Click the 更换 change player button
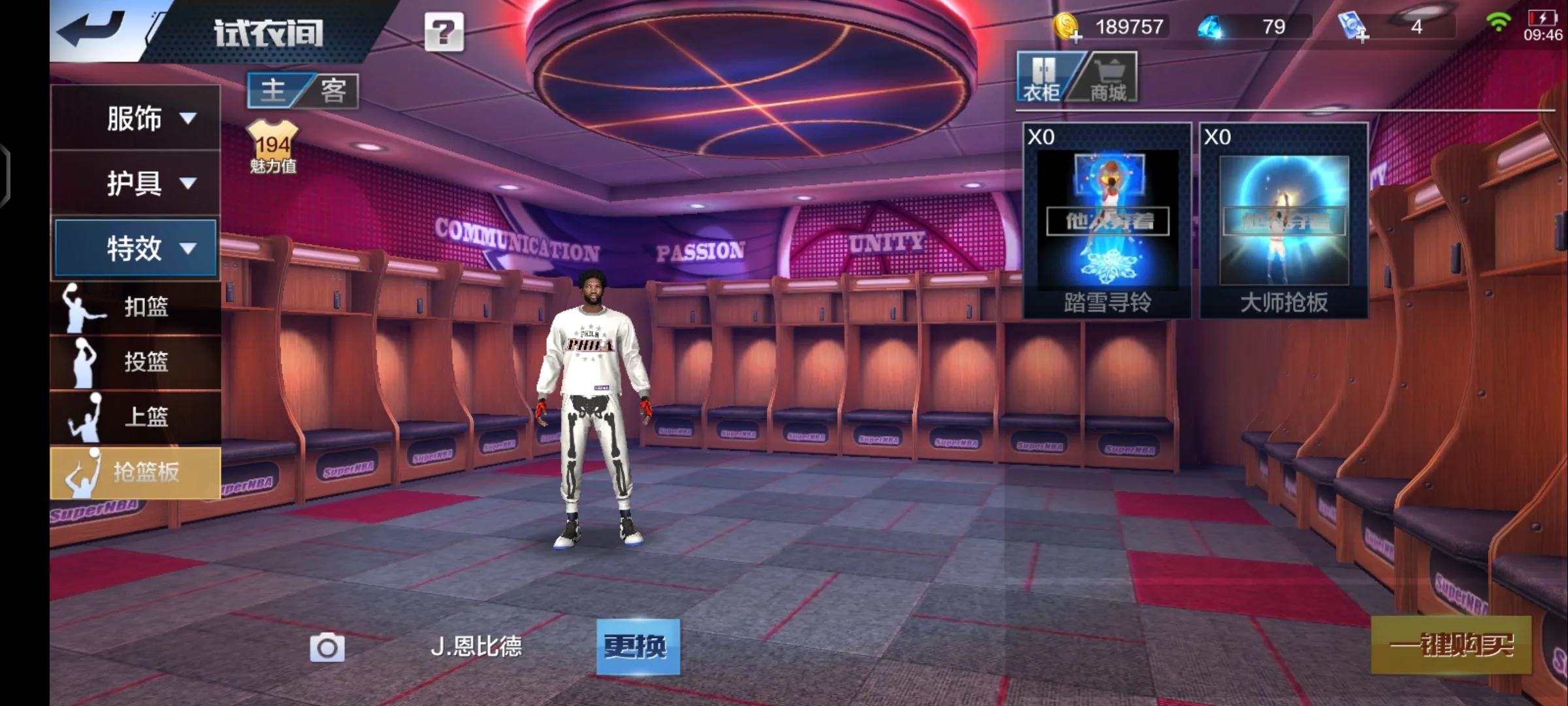Viewport: 1568px width, 706px height. 638,647
